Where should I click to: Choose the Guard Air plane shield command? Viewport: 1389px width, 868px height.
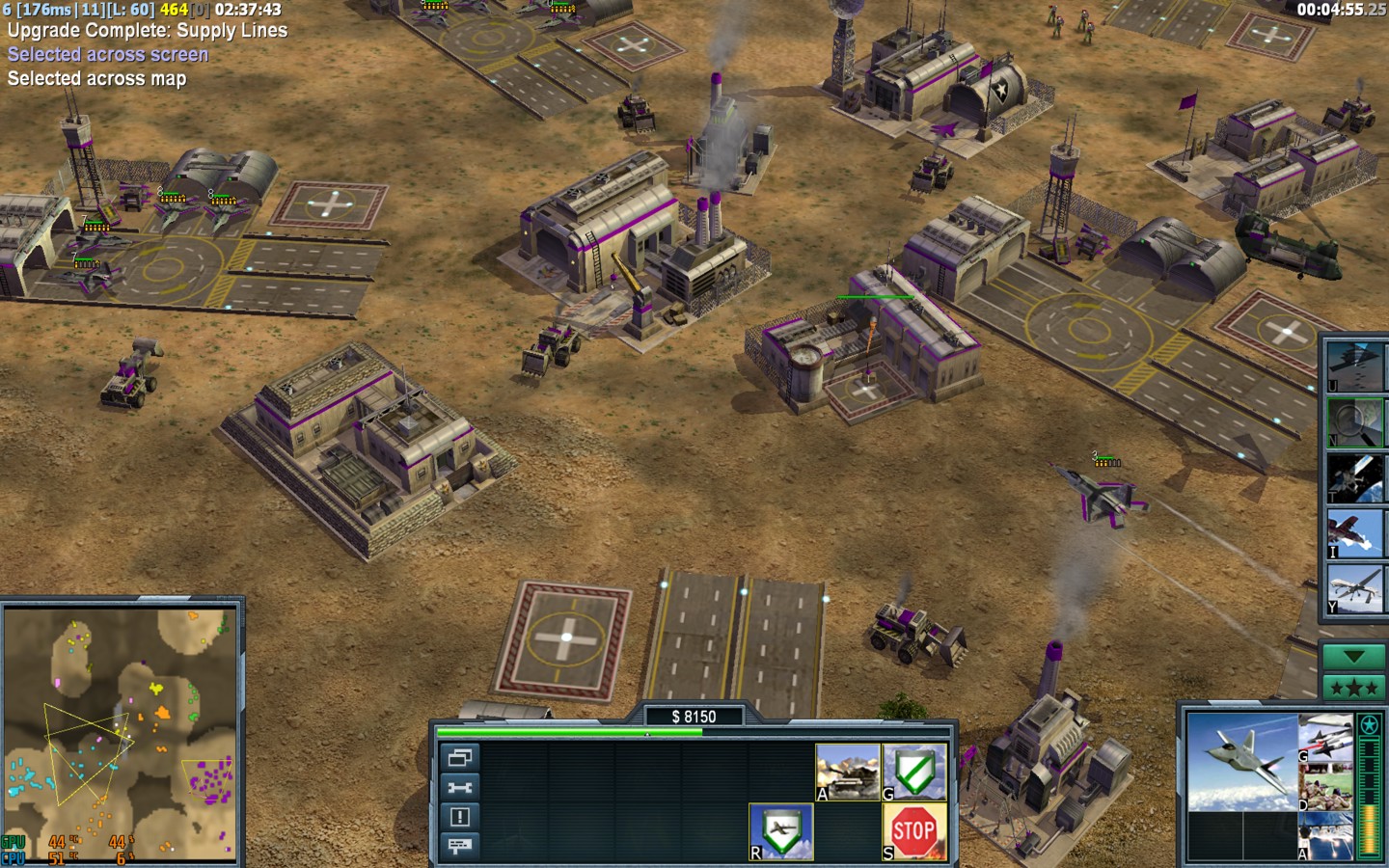point(781,831)
